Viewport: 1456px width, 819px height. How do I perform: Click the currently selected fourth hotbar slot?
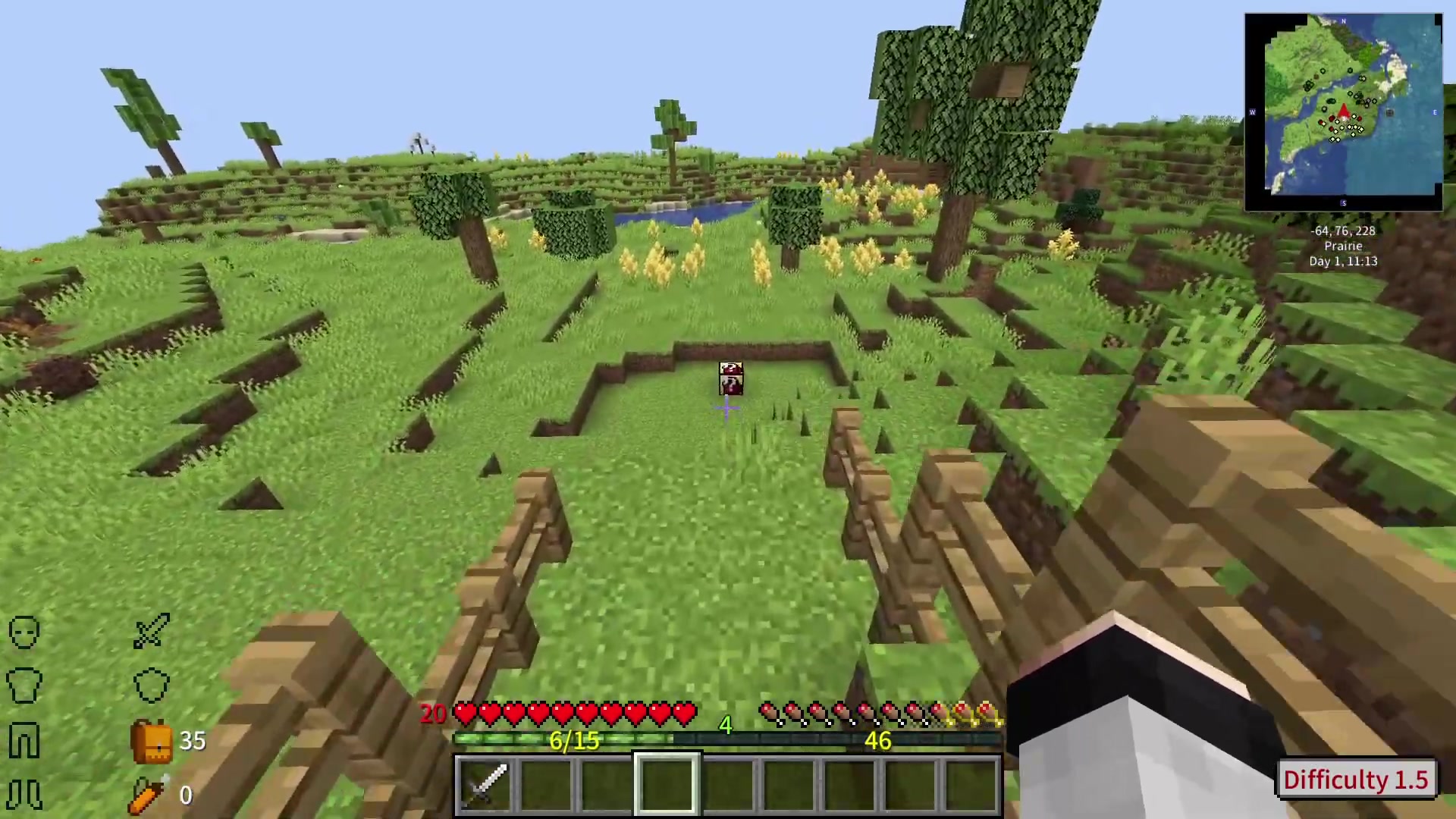(666, 783)
